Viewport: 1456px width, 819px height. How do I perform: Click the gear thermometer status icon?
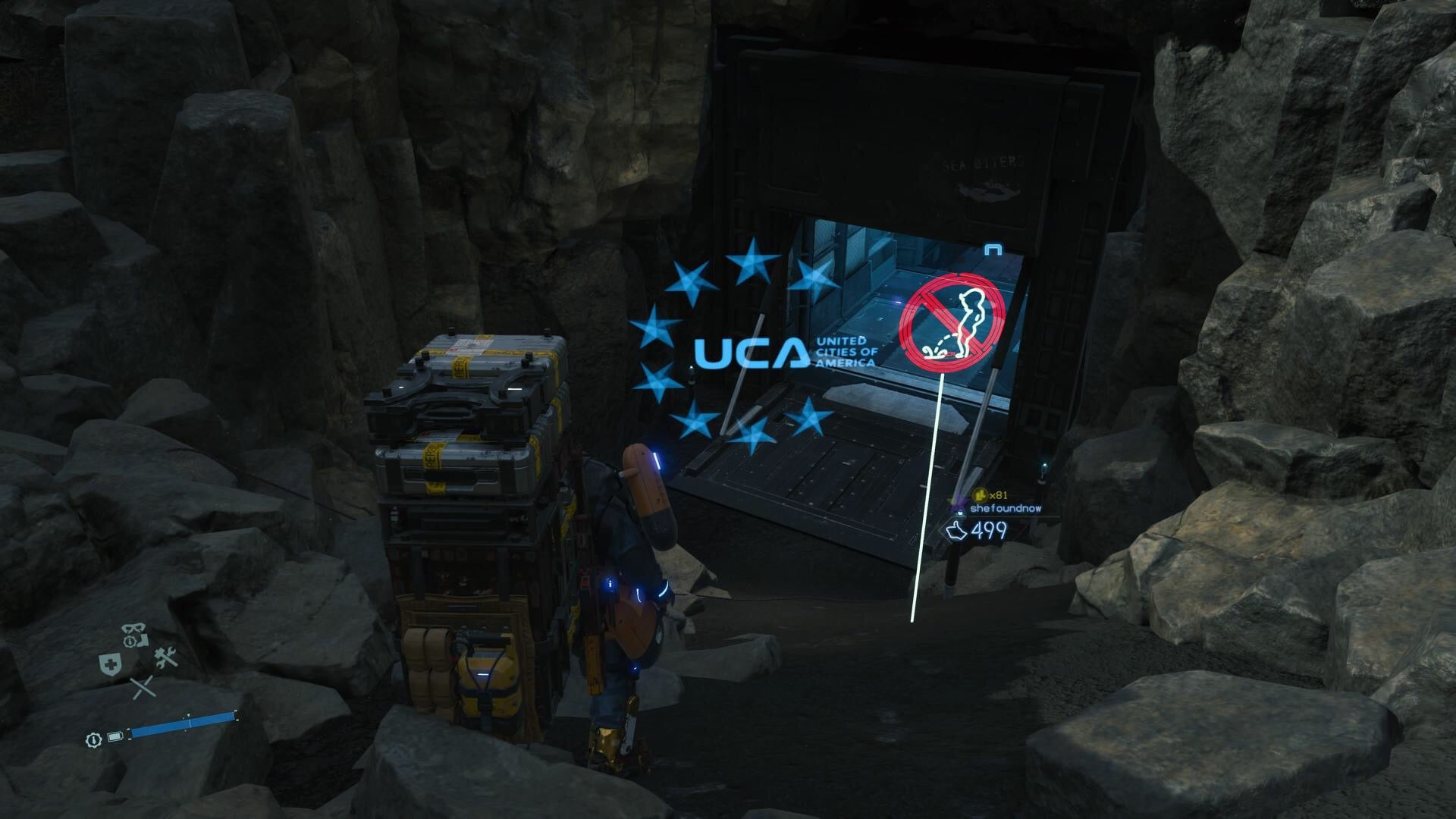pos(93,739)
